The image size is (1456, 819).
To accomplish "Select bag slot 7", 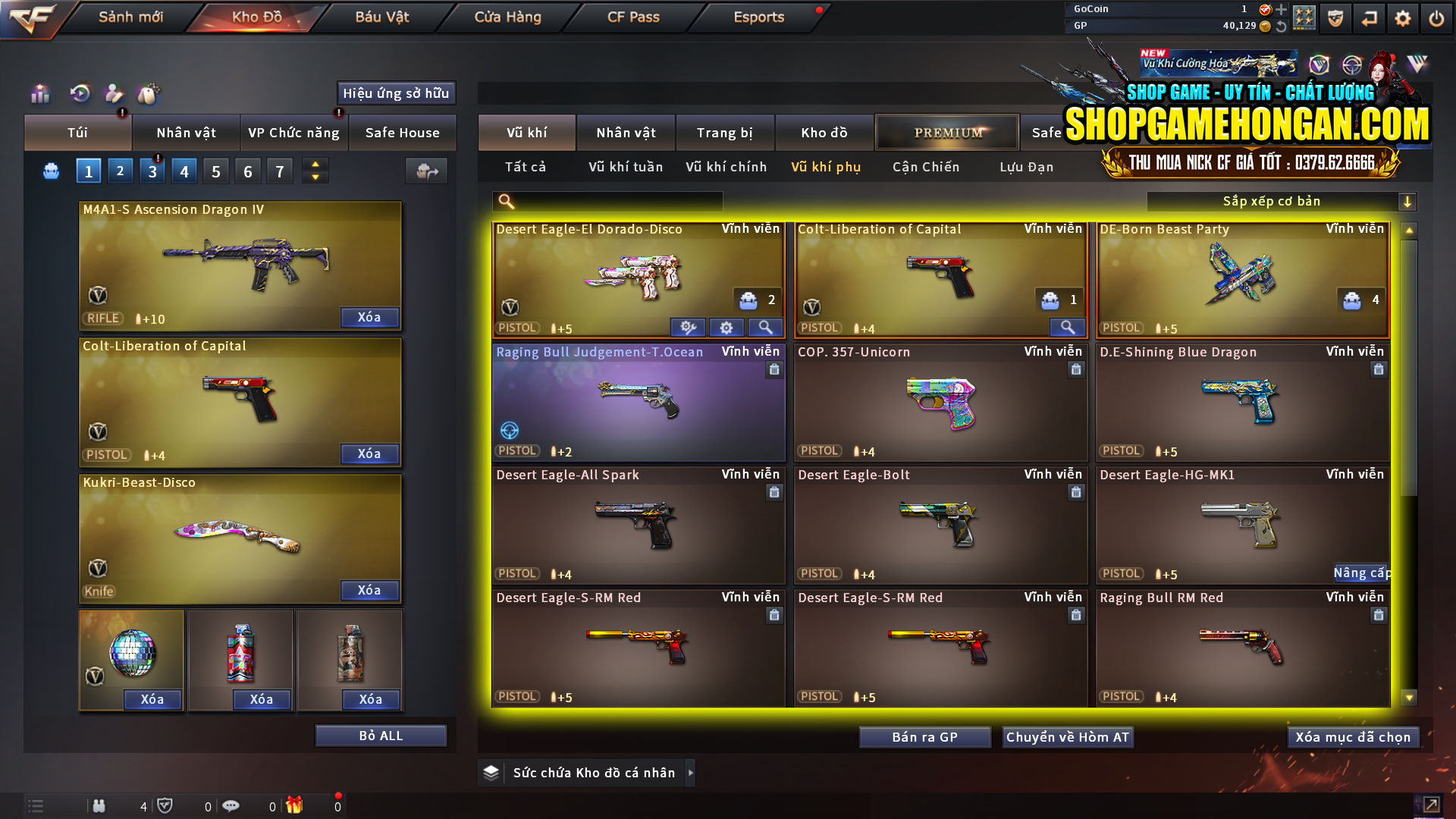I will coord(279,171).
